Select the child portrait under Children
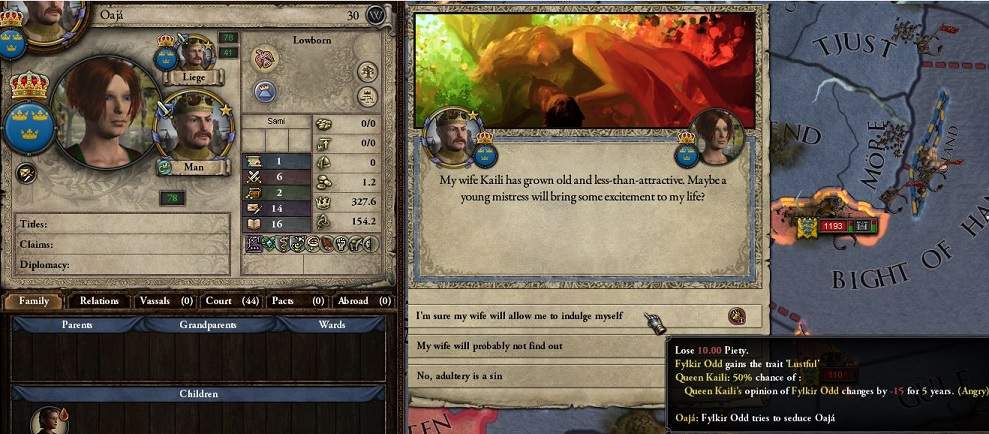989x434 pixels. coord(46,420)
